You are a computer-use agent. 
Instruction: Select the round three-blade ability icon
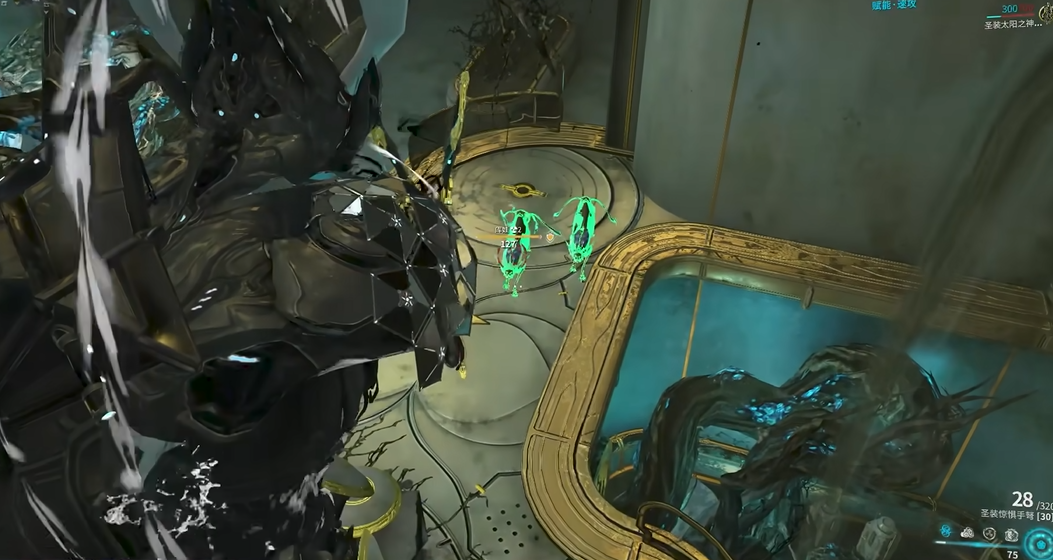[989, 533]
